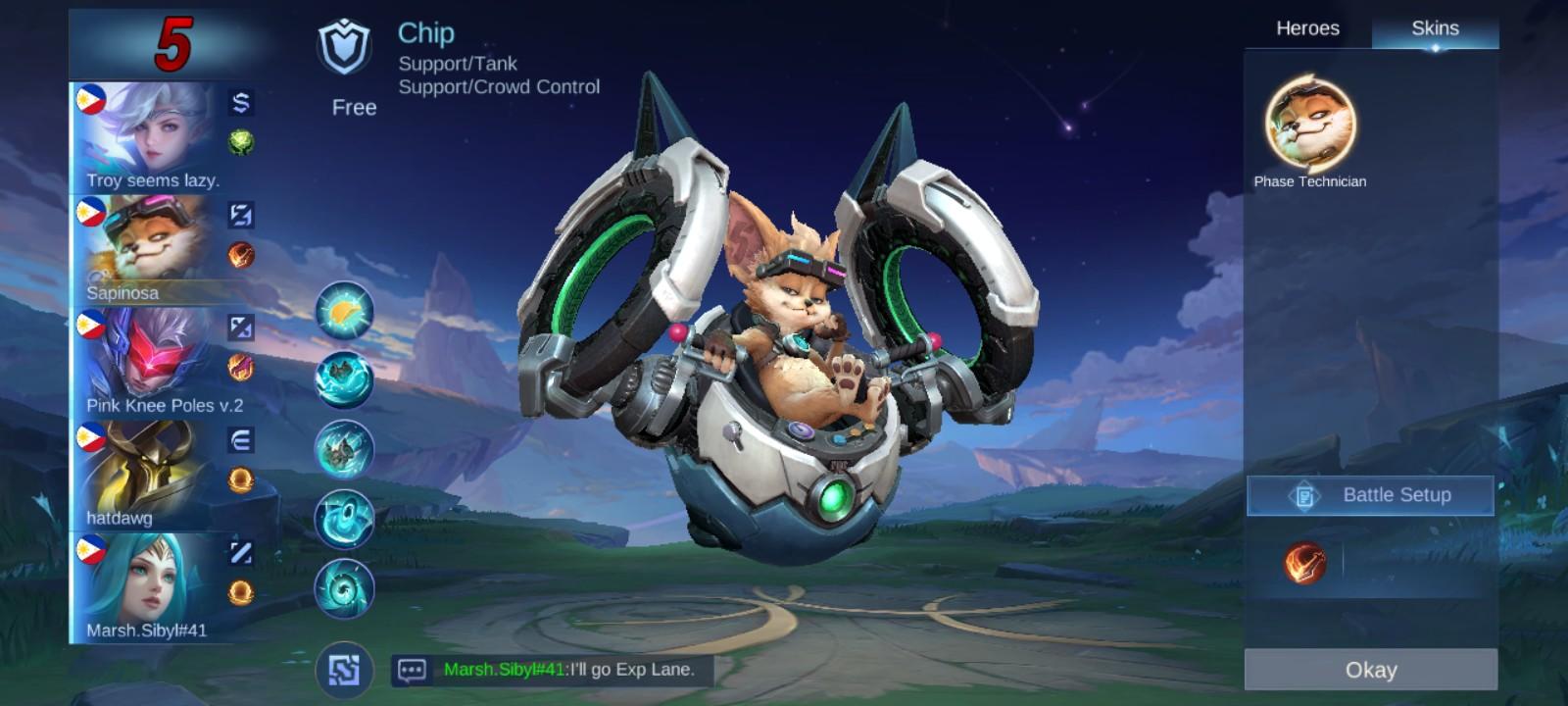The image size is (1568, 706).
Task: Select Chip's first skill icon
Action: (x=343, y=309)
